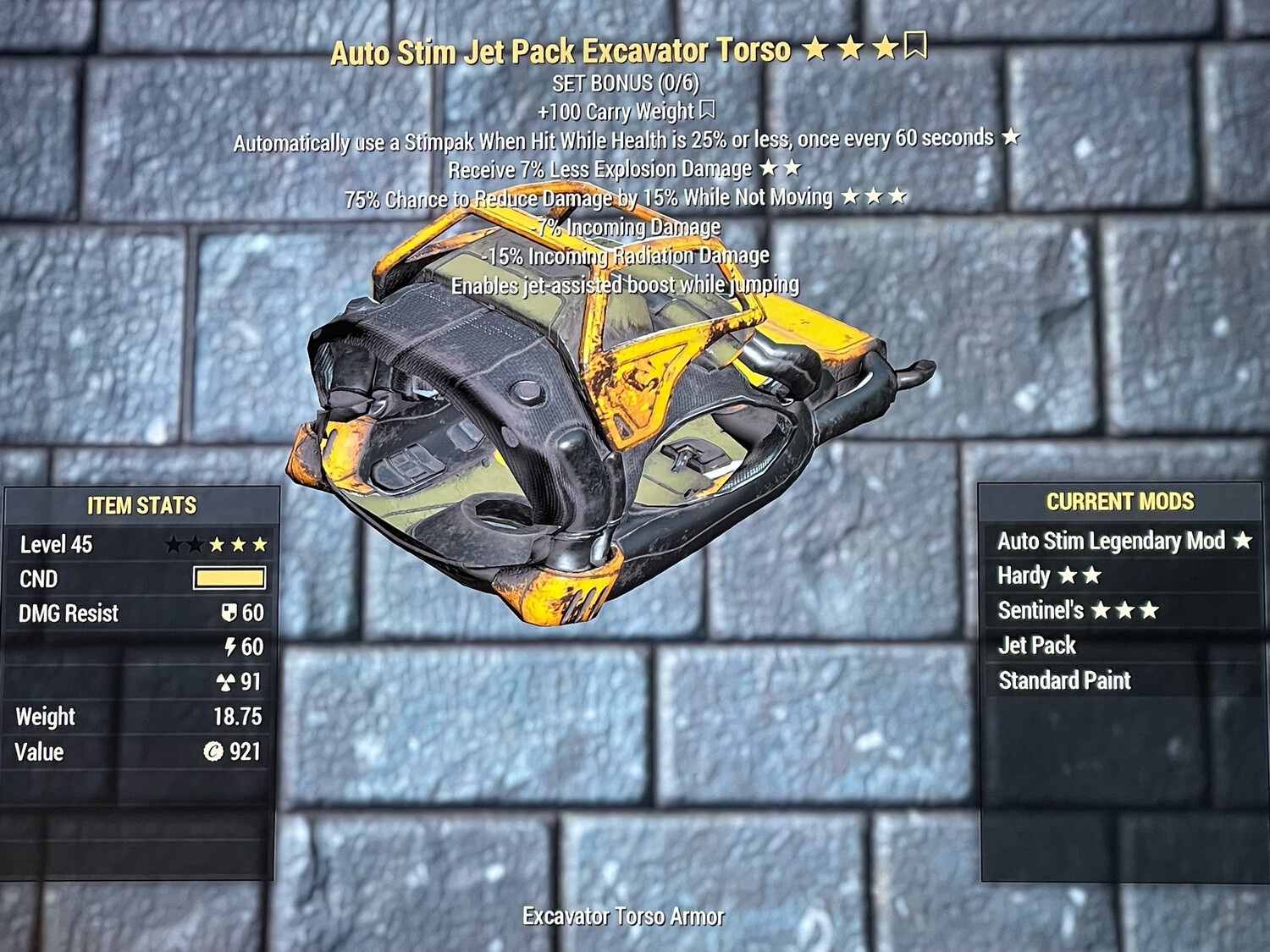Image resolution: width=1270 pixels, height=952 pixels.
Task: Toggle the two-star rating next to Hardy
Action: pos(1079,575)
